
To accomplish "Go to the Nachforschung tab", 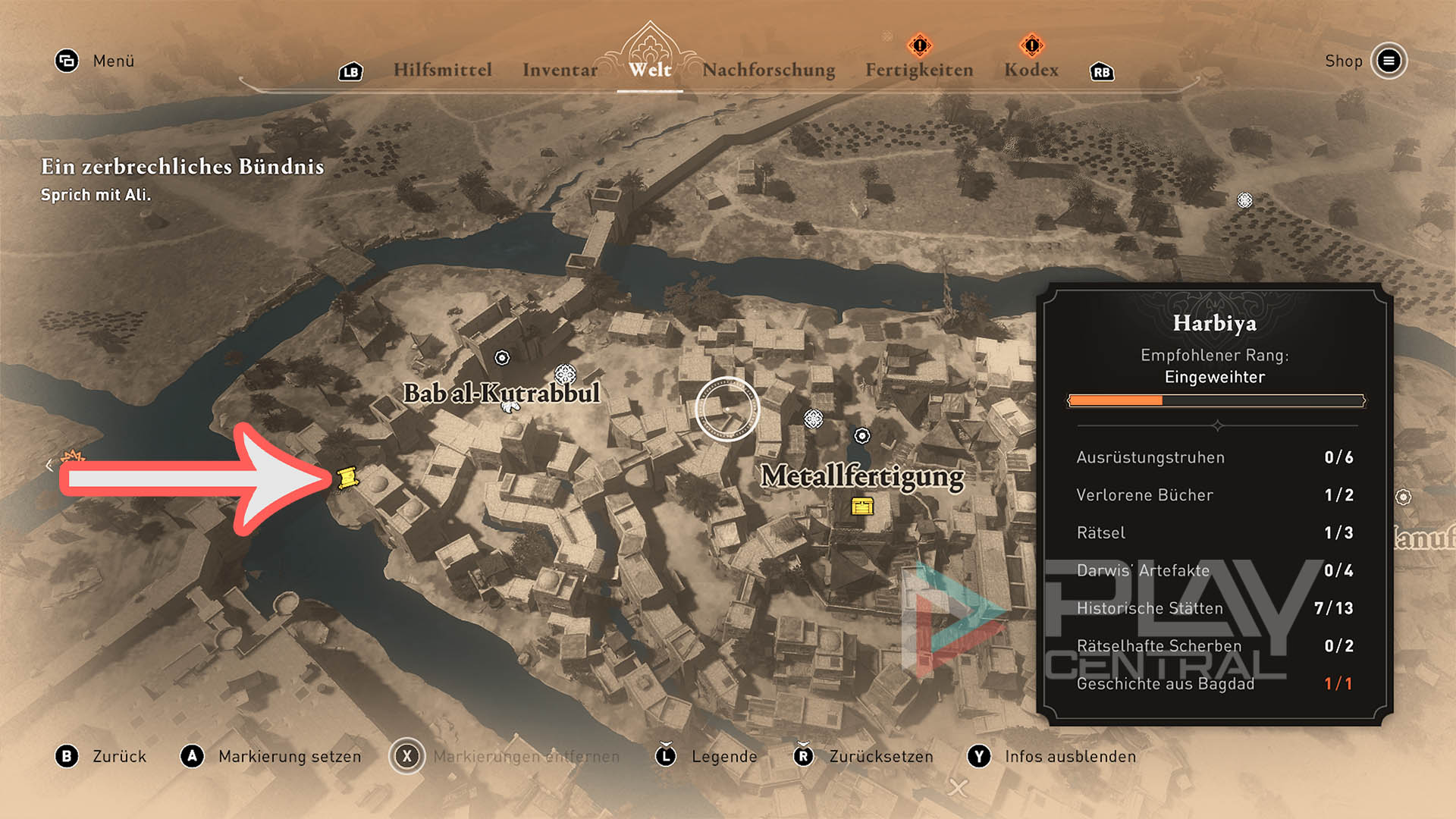I will pyautogui.click(x=768, y=70).
